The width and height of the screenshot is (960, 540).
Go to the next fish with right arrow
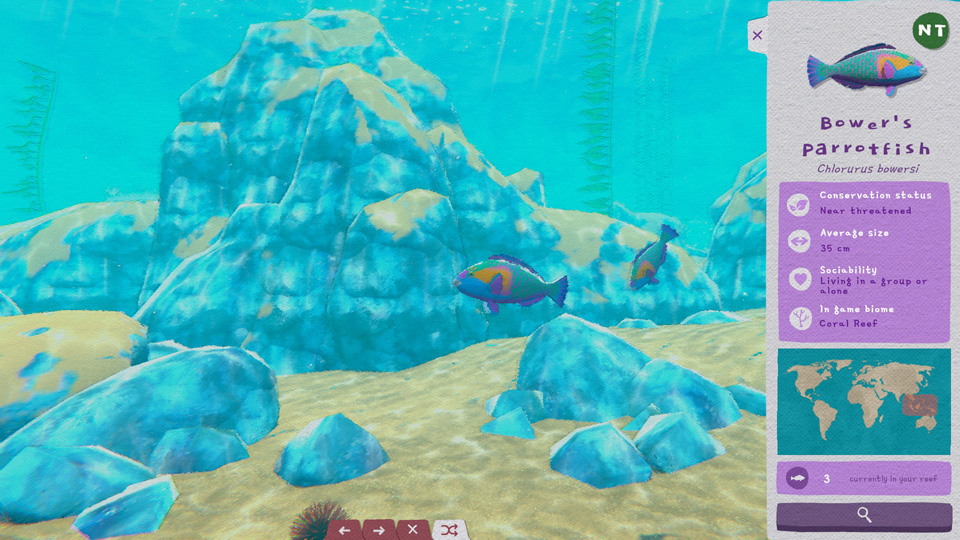[378, 530]
